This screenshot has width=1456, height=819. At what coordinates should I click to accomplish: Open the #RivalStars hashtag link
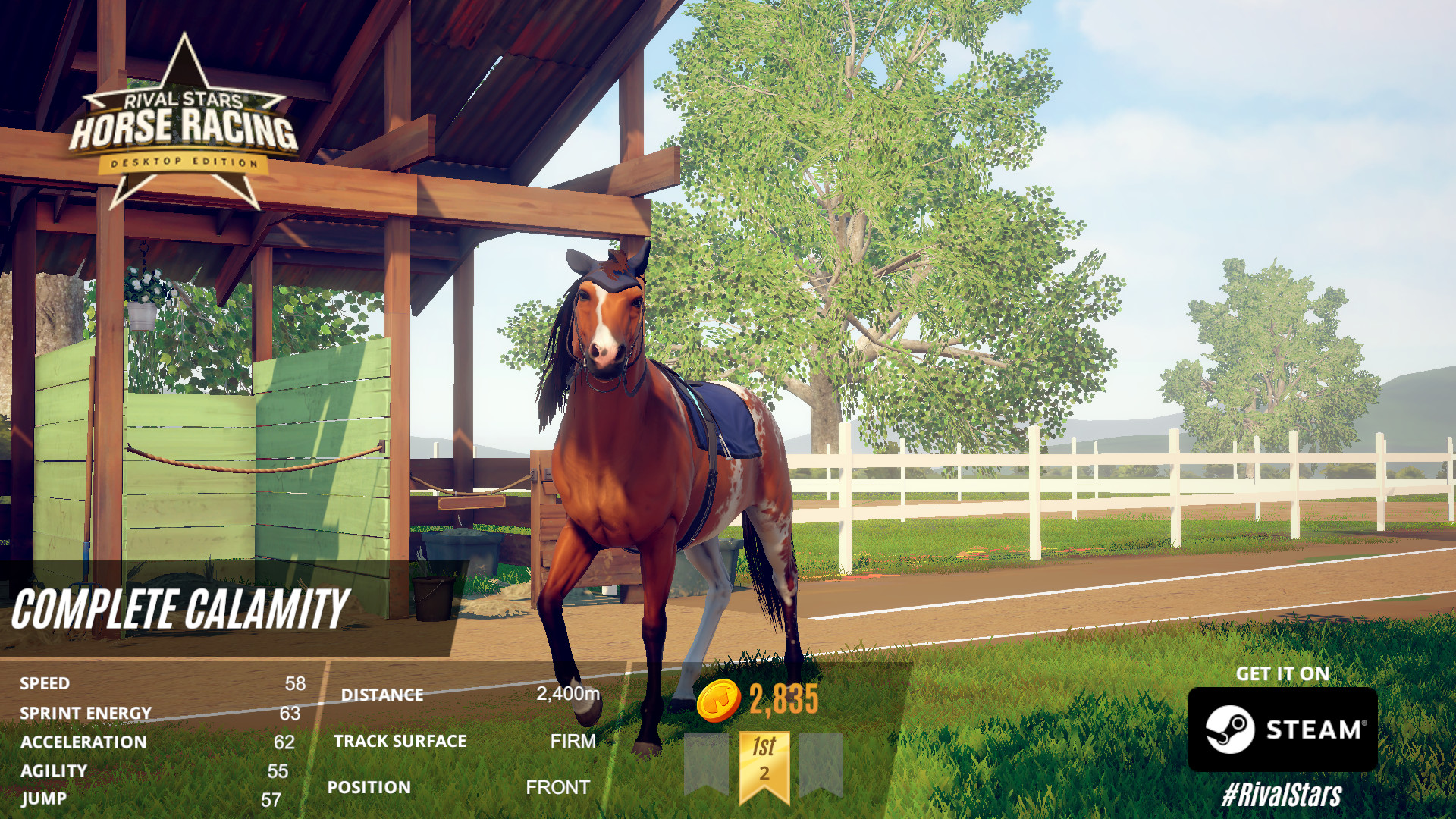[x=1282, y=795]
